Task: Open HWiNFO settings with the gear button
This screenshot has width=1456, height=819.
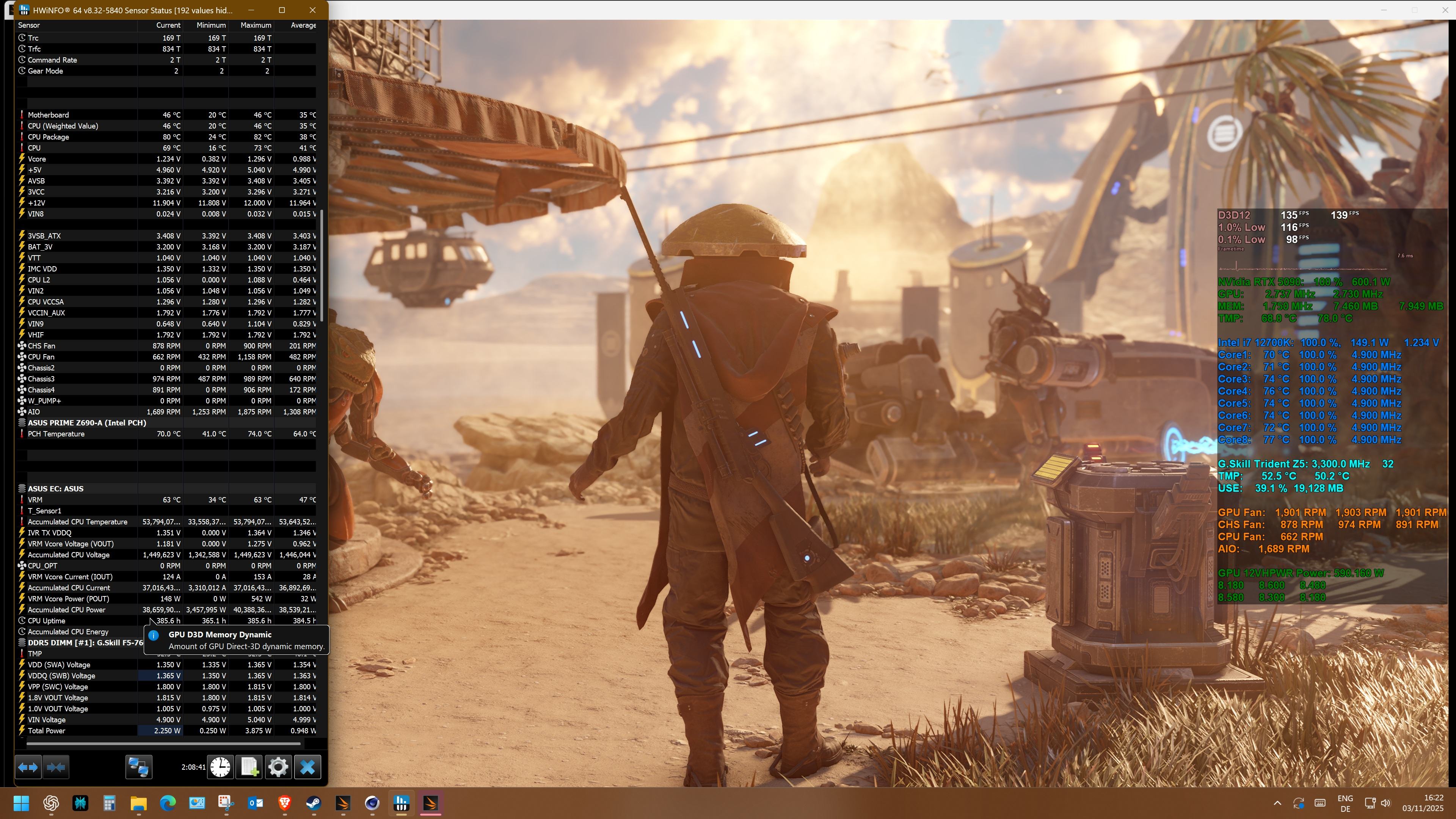Action: [278, 767]
